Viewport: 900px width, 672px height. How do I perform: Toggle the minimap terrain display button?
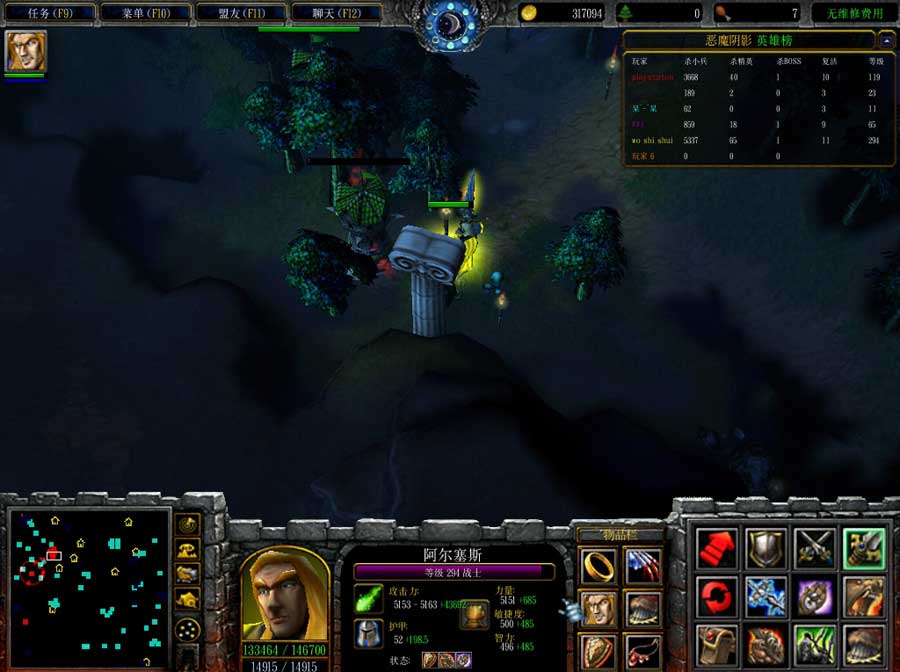point(187,549)
